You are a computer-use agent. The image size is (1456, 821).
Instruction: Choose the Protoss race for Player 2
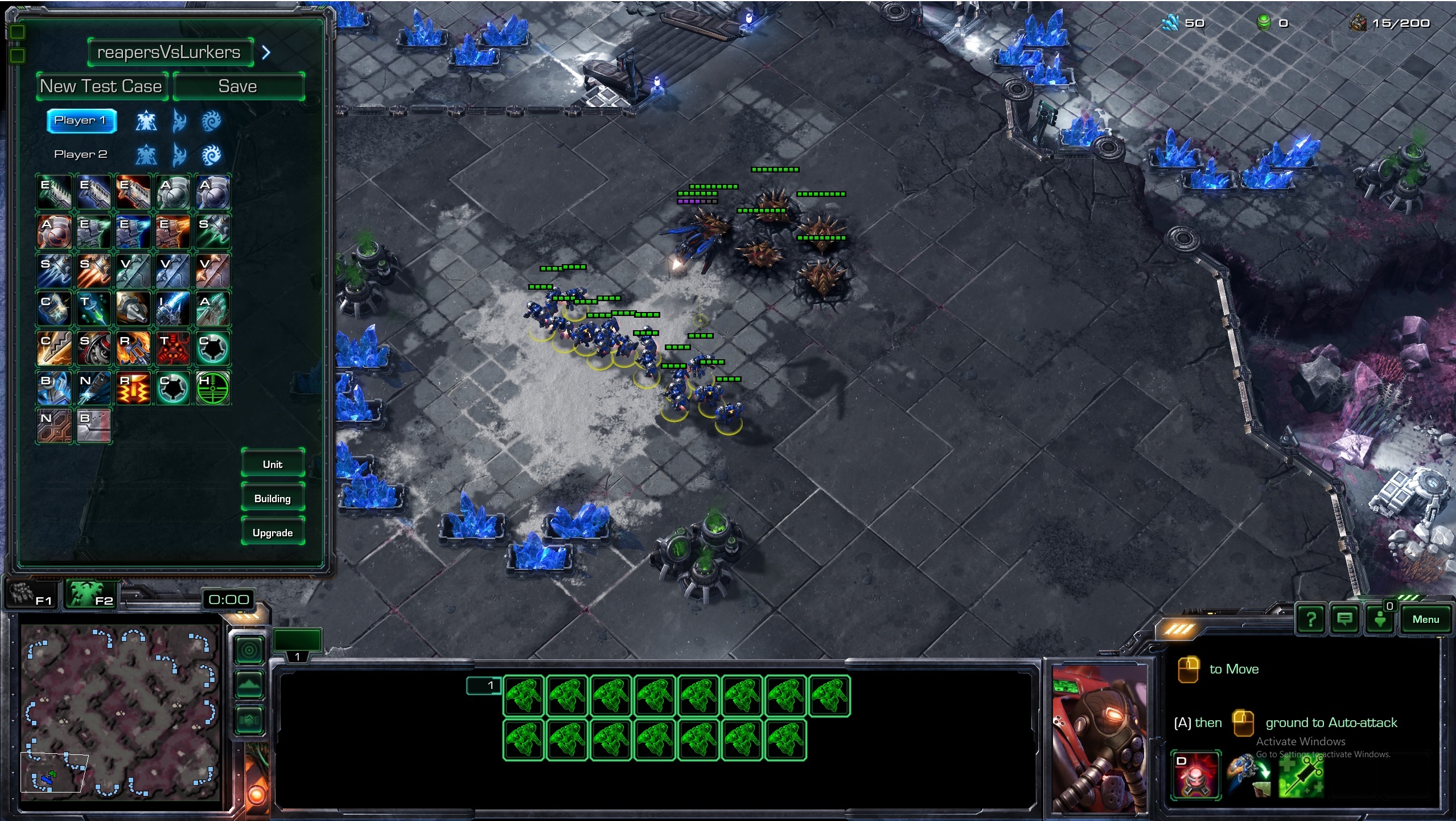(x=179, y=154)
